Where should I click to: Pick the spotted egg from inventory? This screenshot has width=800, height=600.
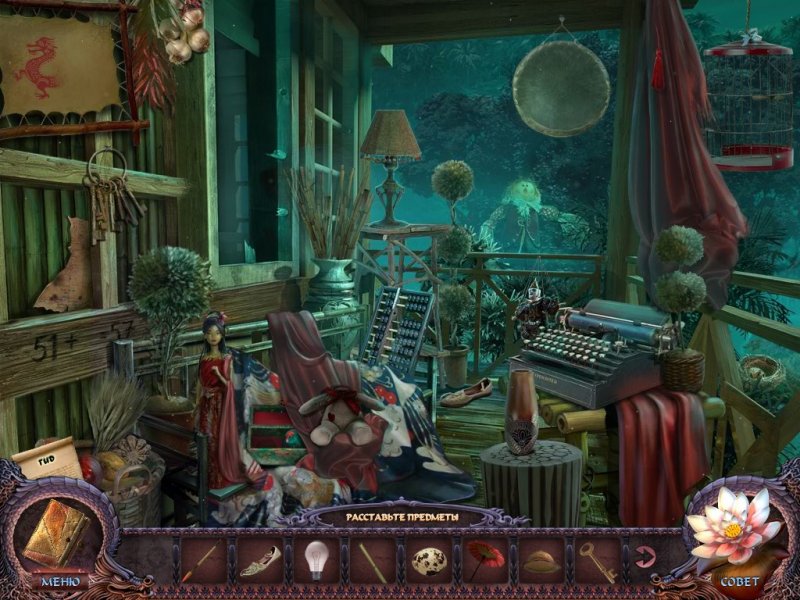click(429, 560)
